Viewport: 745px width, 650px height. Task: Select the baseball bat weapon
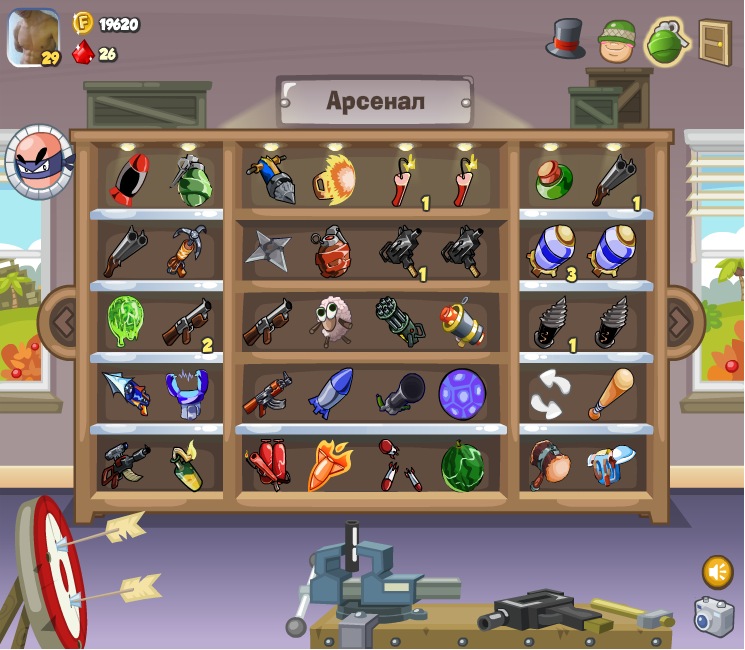click(x=610, y=392)
